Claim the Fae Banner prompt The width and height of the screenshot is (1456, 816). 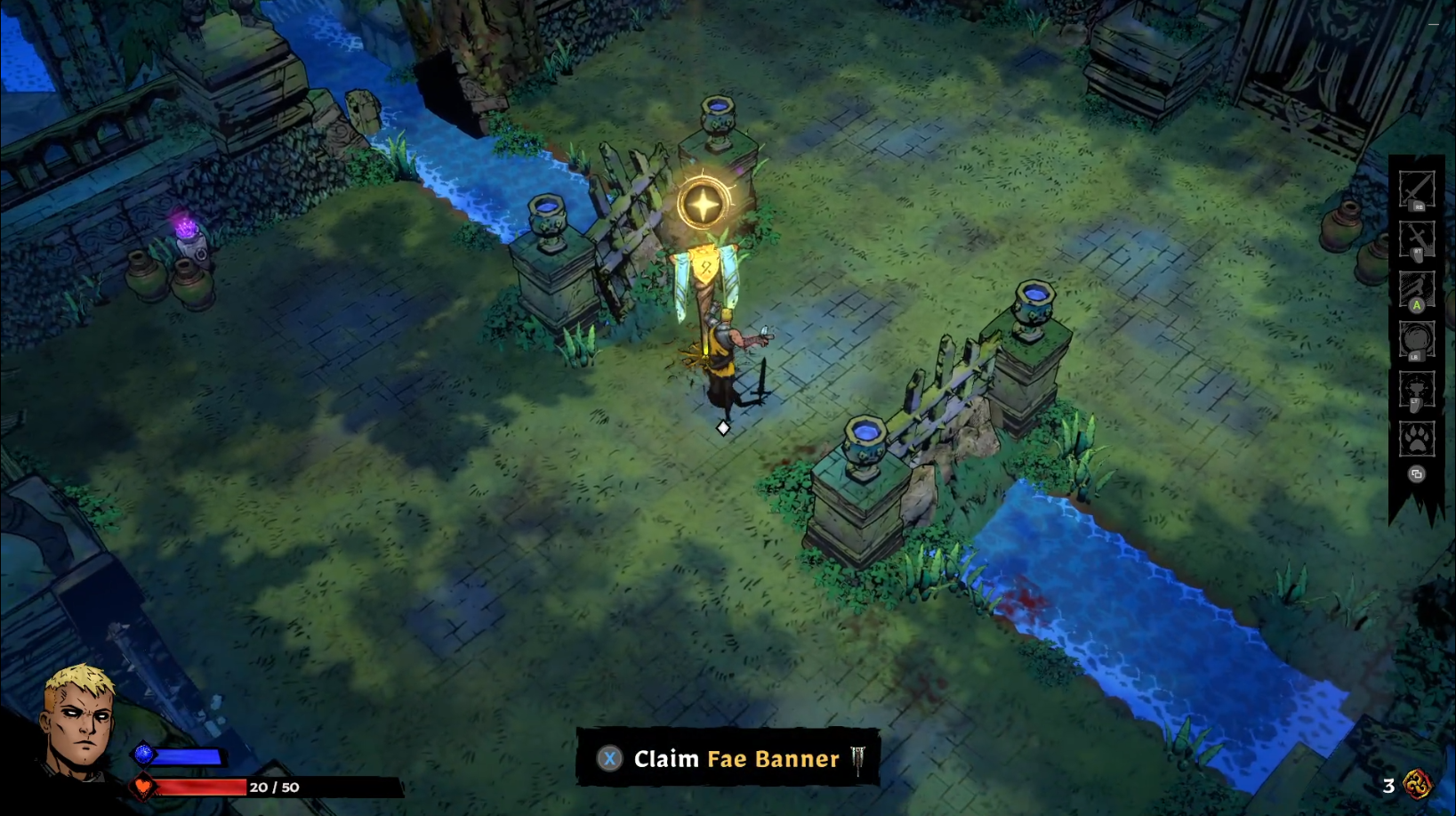point(728,759)
